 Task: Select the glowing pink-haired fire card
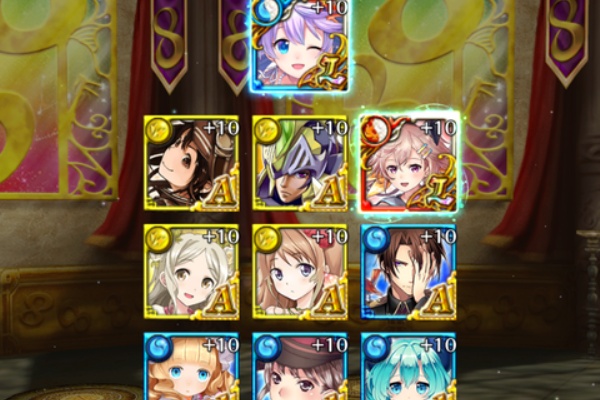point(409,164)
